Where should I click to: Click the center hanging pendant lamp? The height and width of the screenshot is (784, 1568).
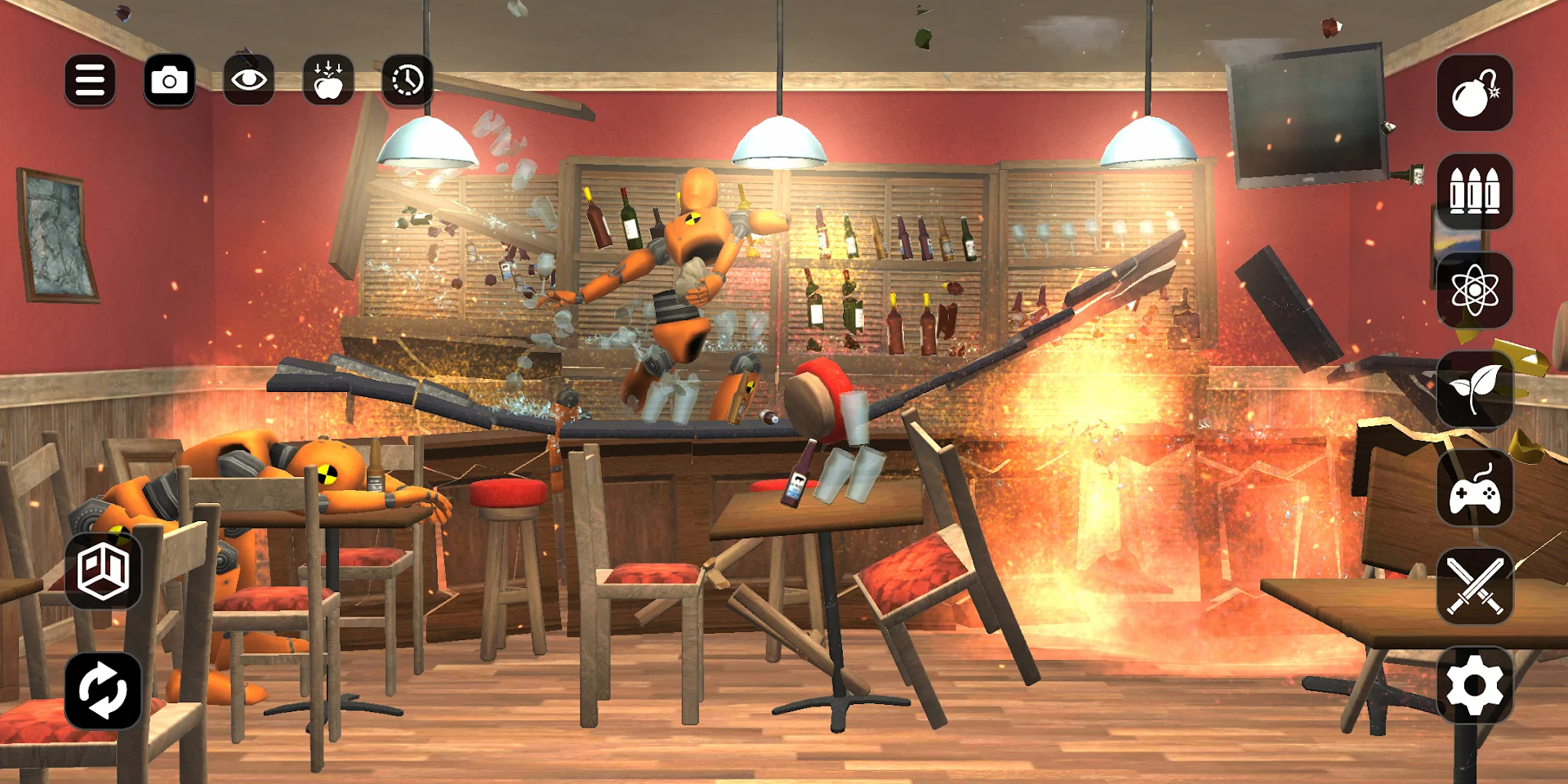coord(782,139)
